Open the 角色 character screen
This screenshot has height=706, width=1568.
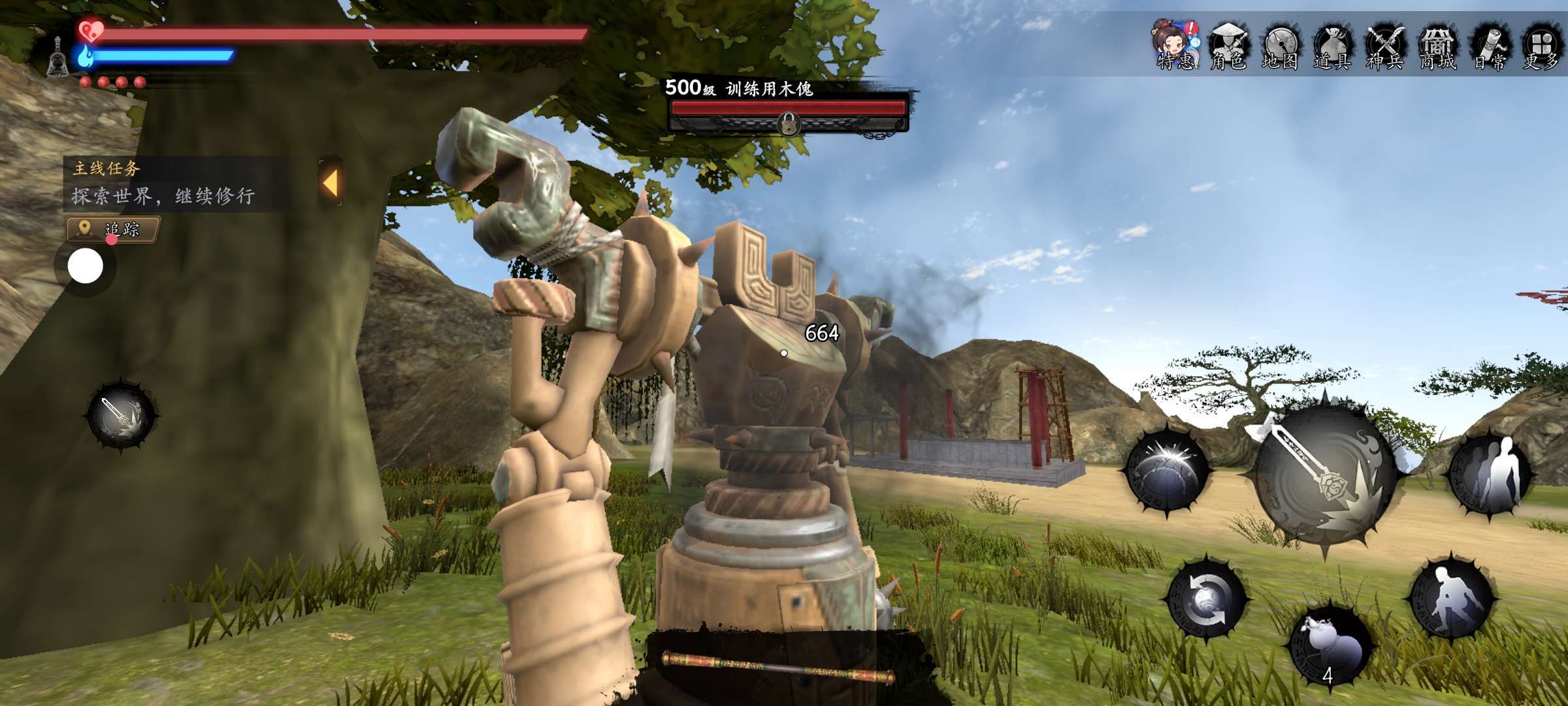[1228, 46]
